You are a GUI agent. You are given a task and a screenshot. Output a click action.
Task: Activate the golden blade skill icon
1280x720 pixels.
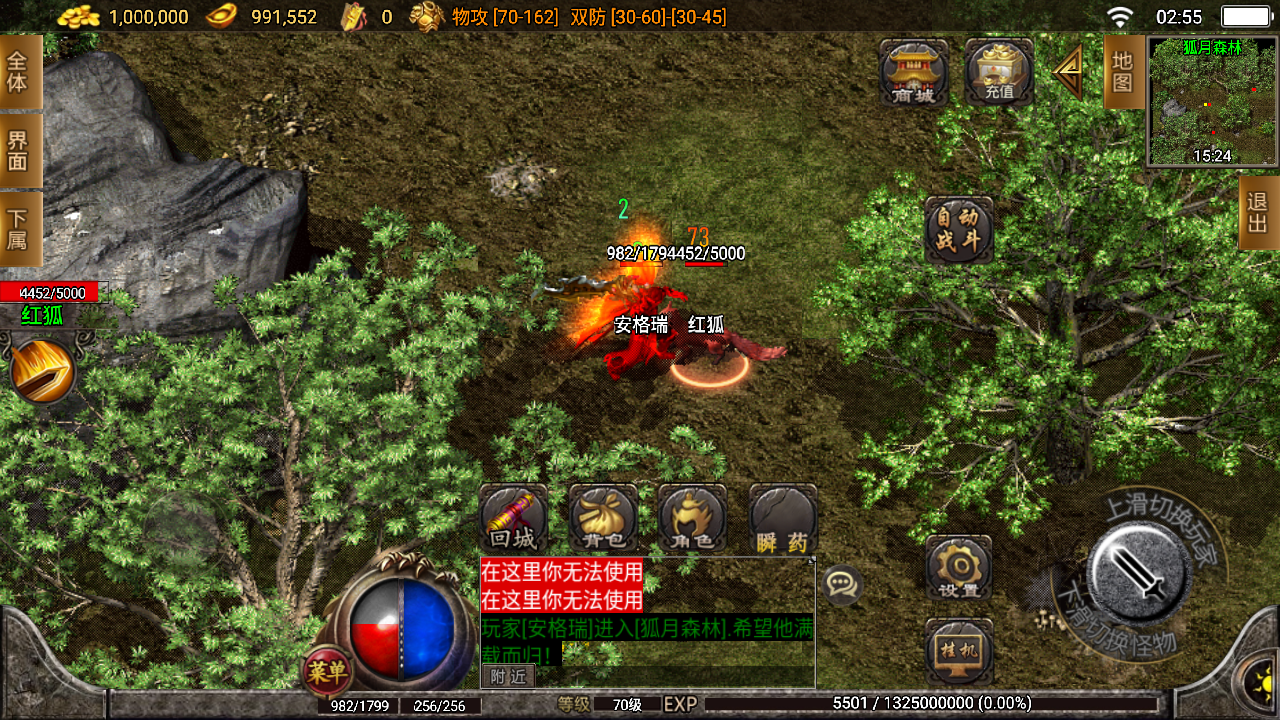[x=43, y=371]
